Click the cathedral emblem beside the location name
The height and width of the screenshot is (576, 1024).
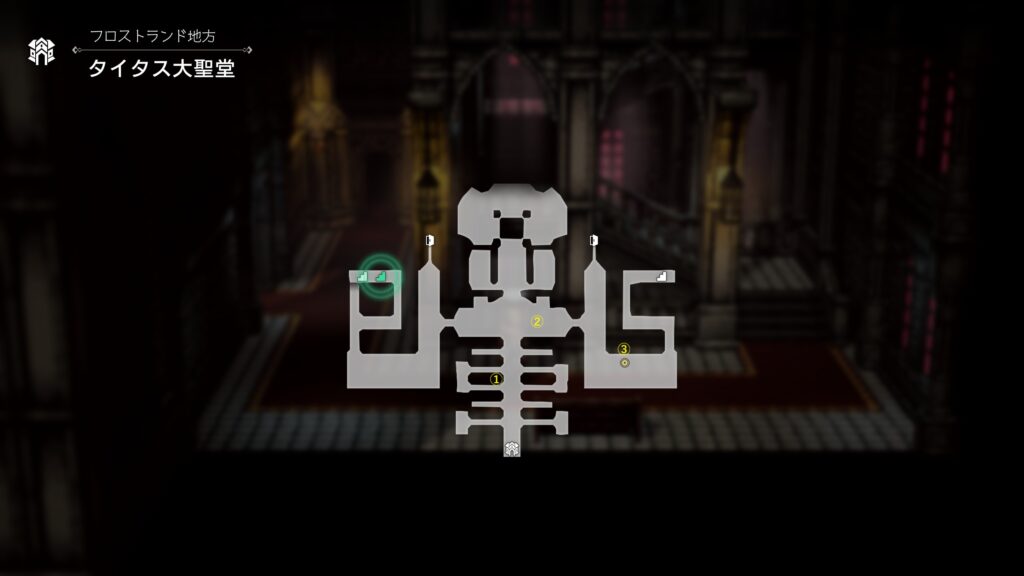point(41,51)
